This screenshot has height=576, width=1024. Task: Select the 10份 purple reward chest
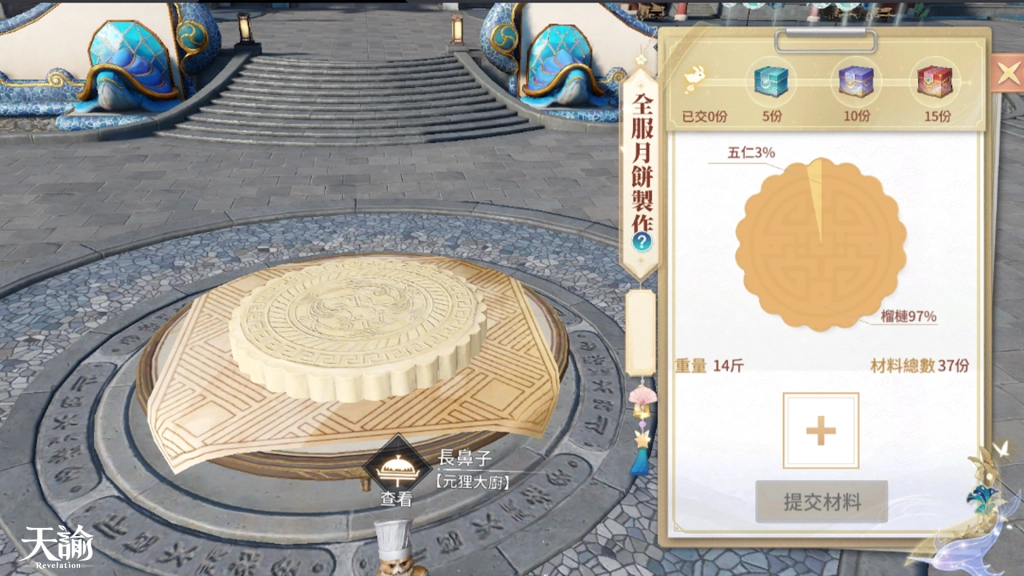[855, 80]
